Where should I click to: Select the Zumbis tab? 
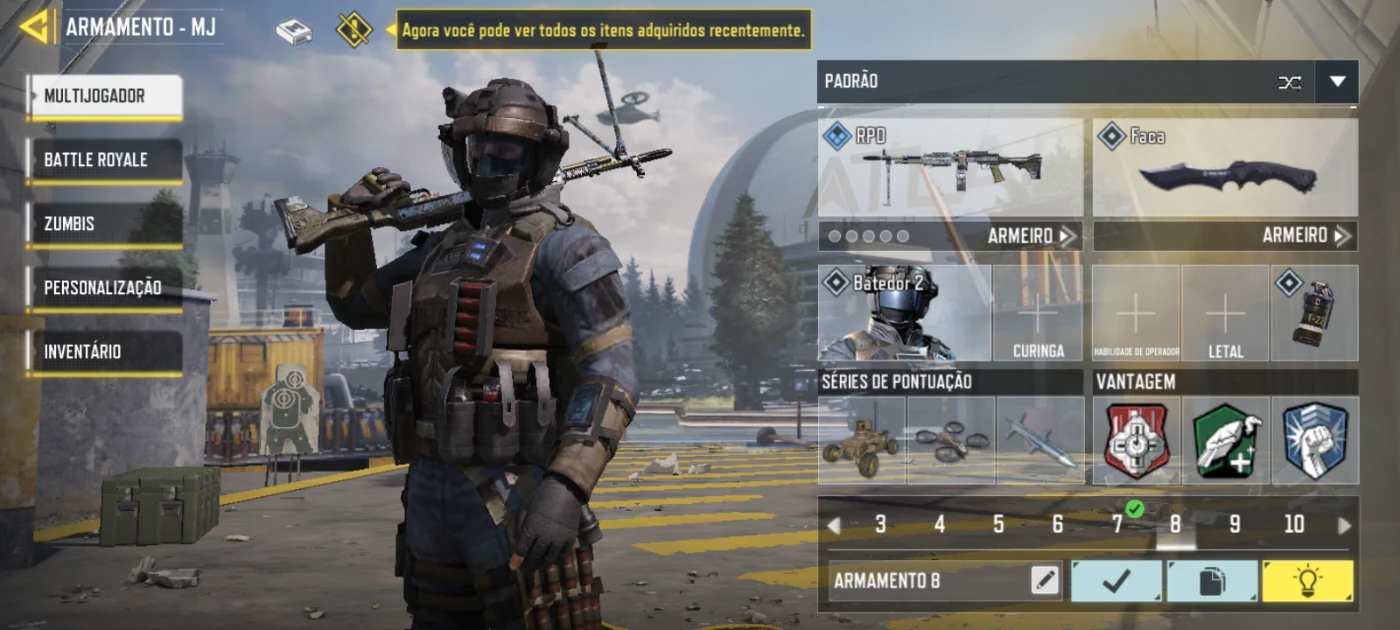pyautogui.click(x=105, y=224)
